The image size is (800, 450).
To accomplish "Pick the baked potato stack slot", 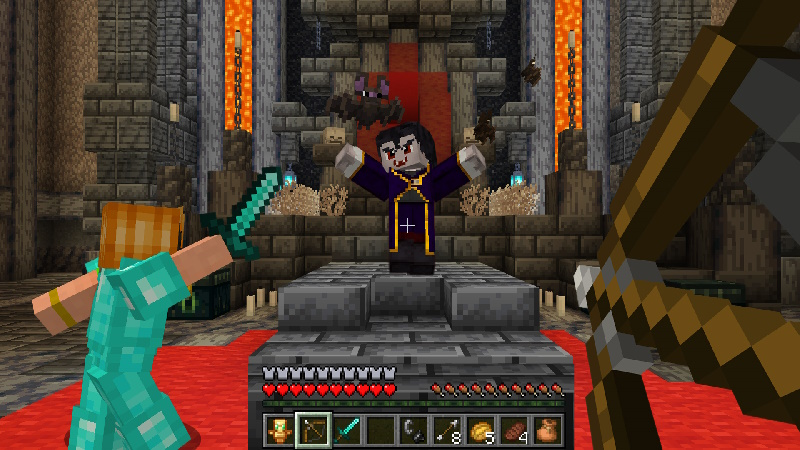I will click(x=480, y=430).
